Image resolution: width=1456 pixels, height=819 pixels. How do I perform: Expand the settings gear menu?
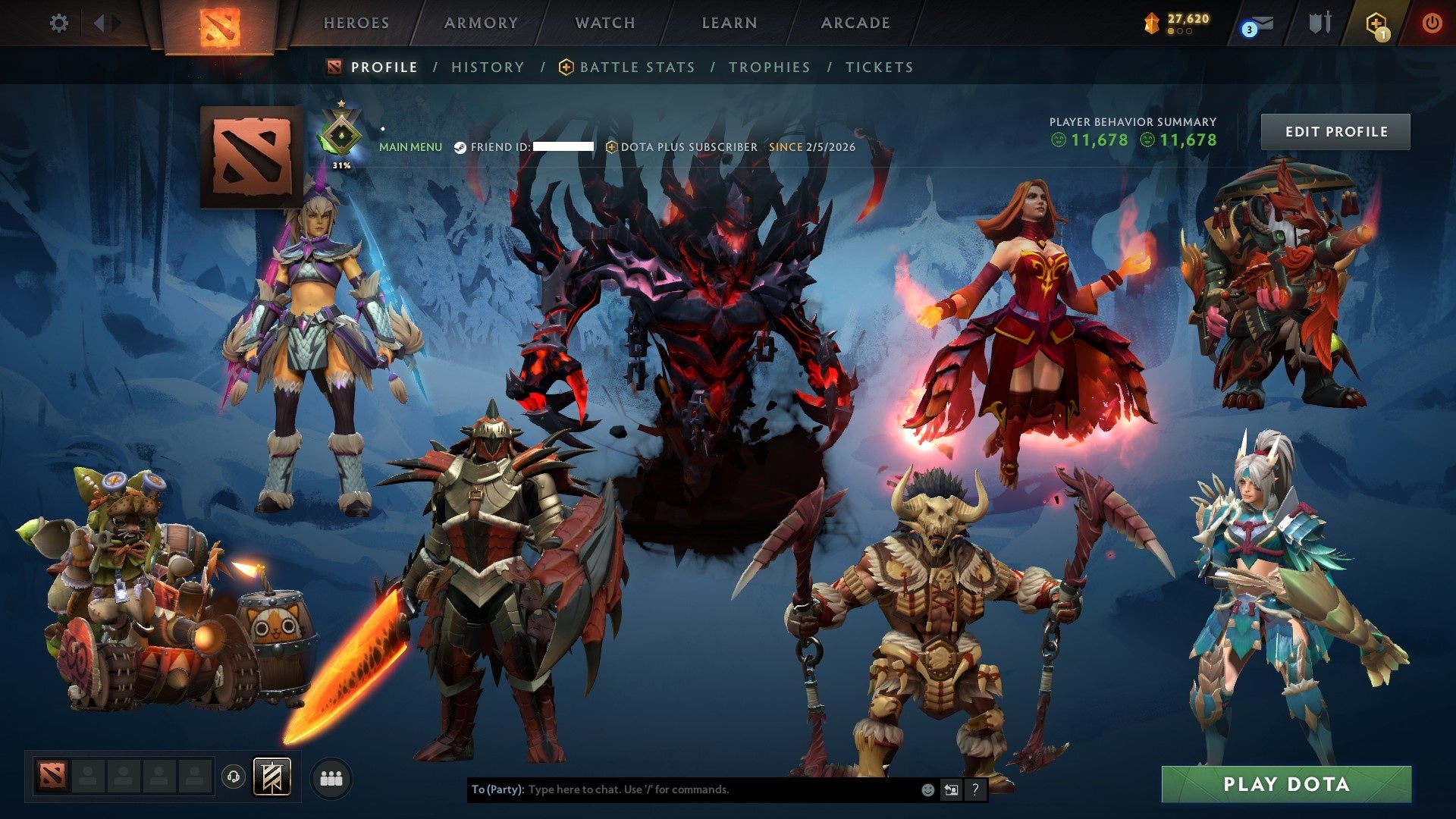(x=59, y=23)
